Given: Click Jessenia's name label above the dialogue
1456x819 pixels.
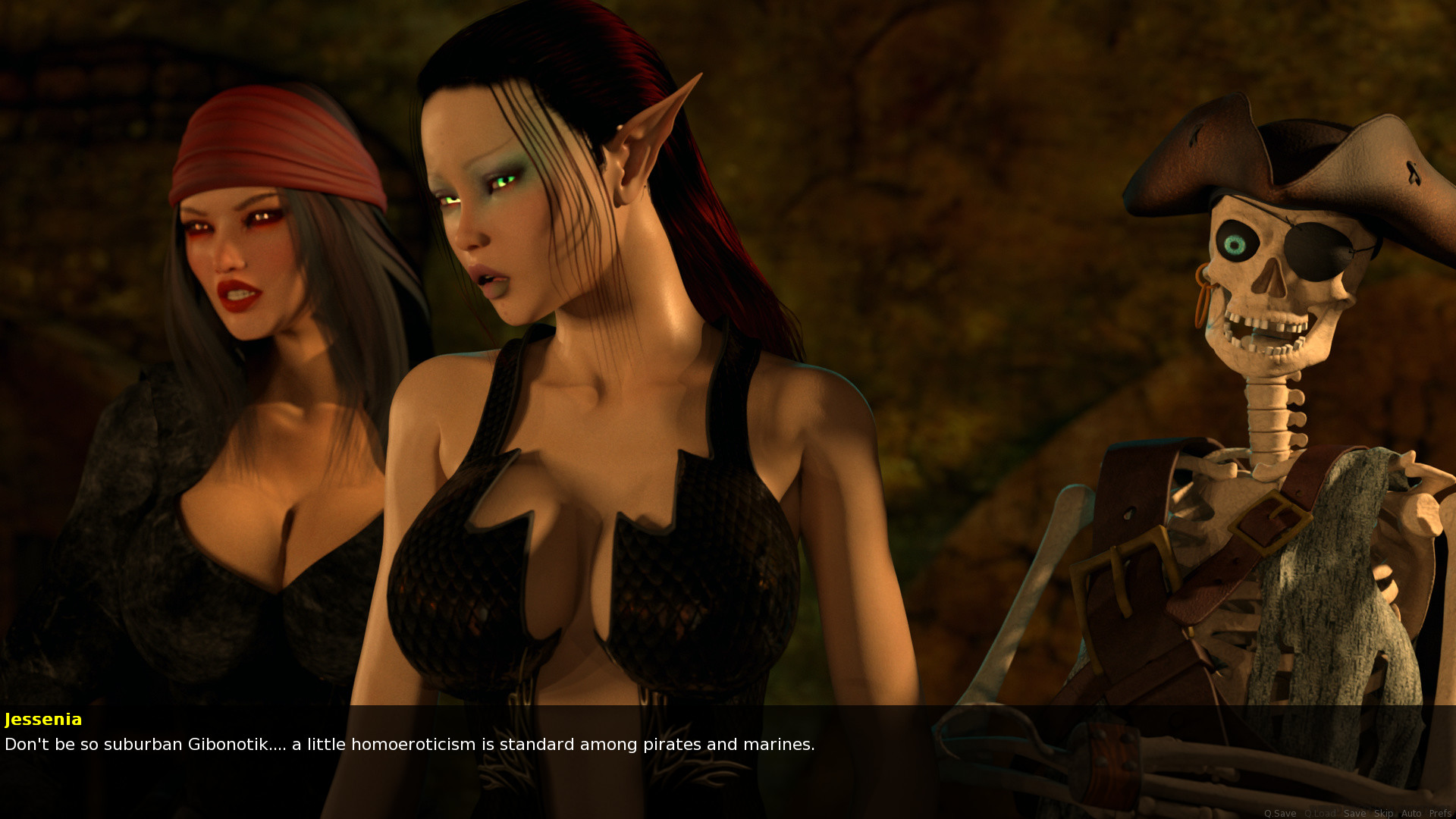Looking at the screenshot, I should click(43, 720).
